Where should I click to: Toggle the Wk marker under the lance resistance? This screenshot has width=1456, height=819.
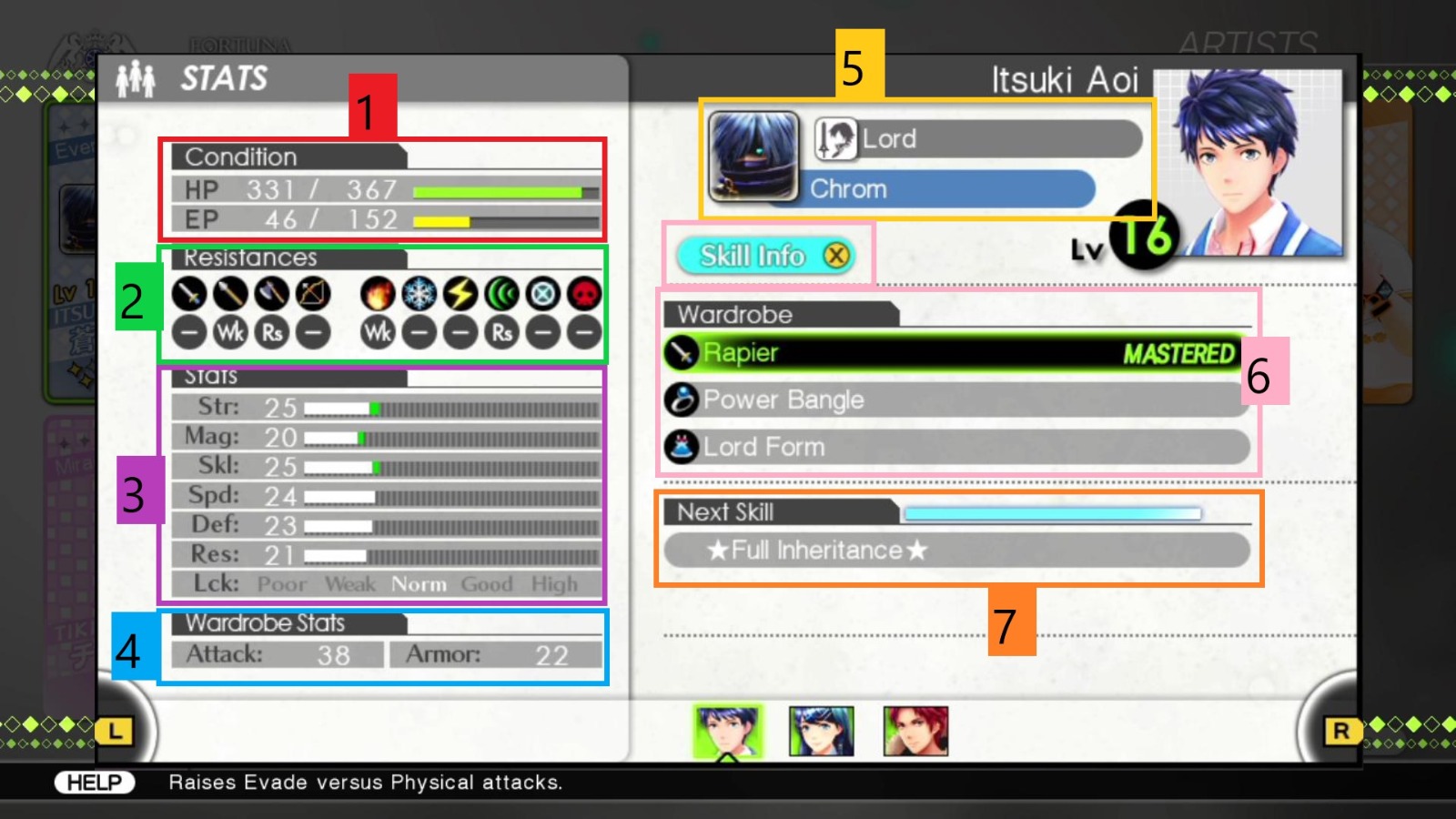coord(230,331)
